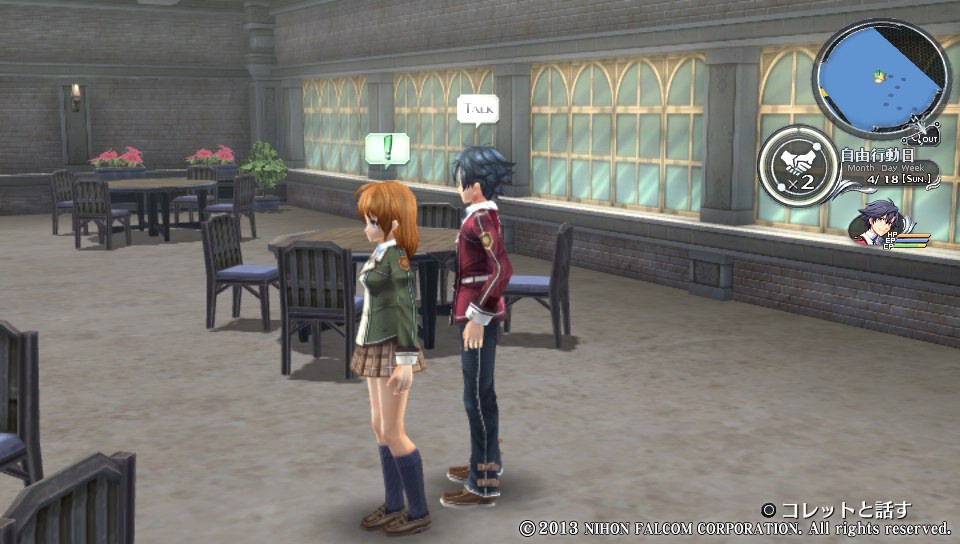The width and height of the screenshot is (960, 544).
Task: Select the handshake bonding points icon
Action: (796, 165)
